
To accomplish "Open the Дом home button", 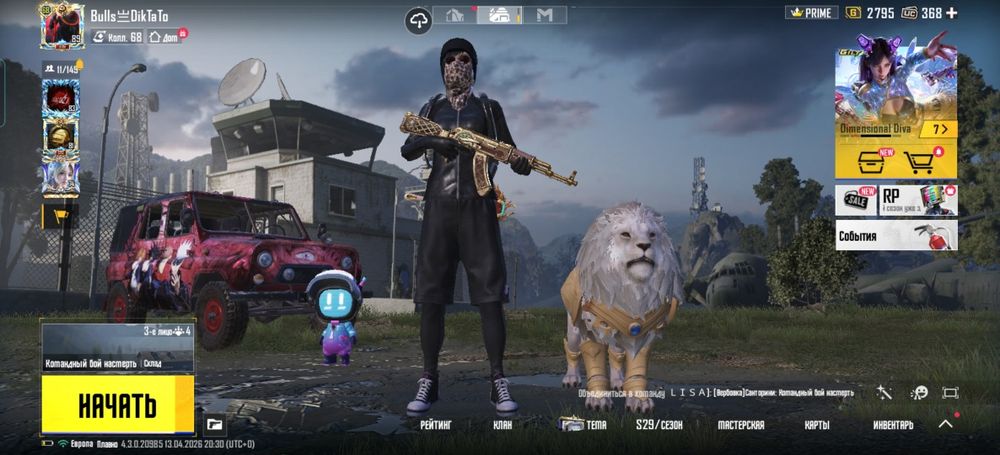I will click(167, 37).
